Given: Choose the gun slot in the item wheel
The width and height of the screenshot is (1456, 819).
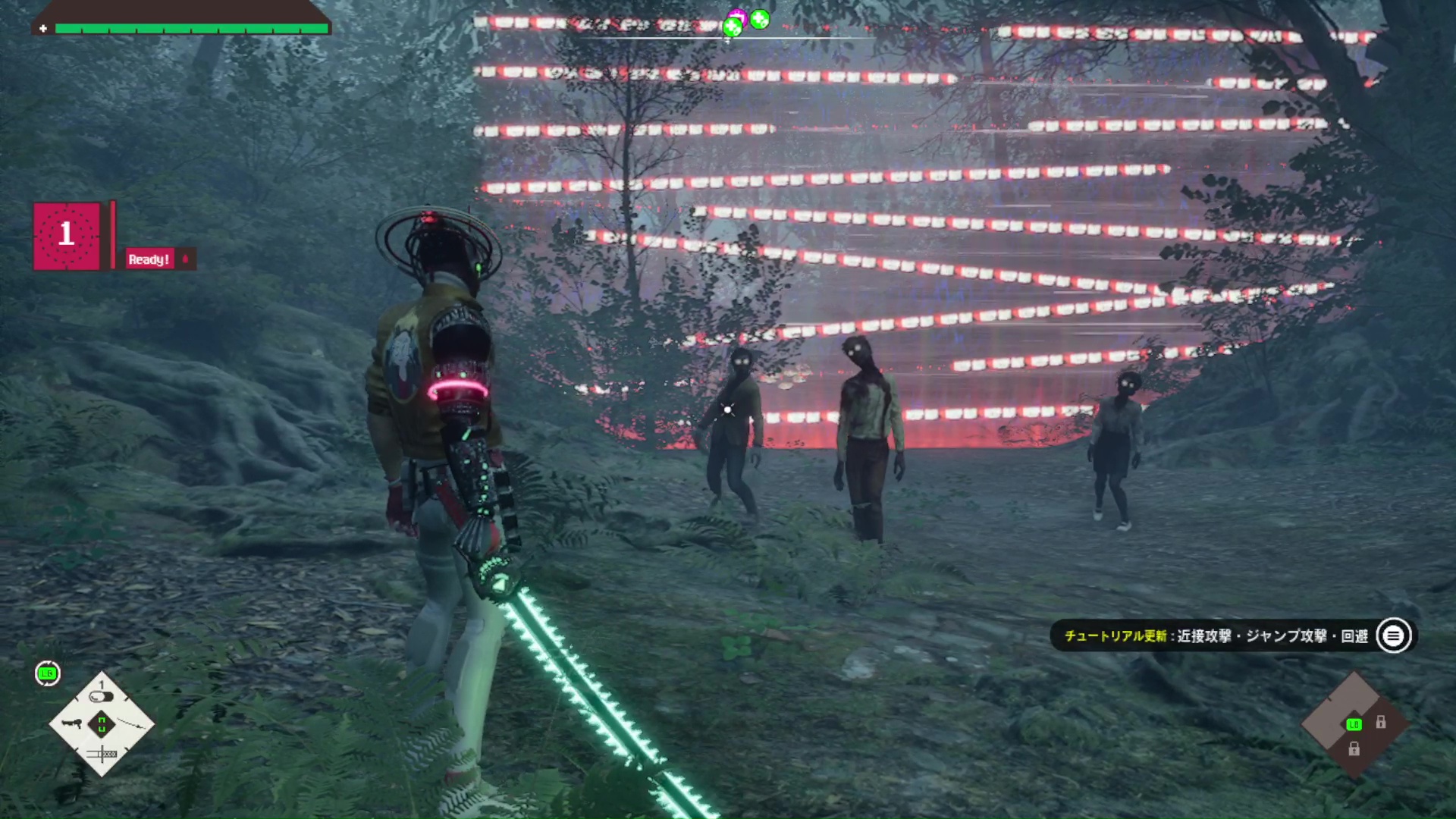Looking at the screenshot, I should 71,723.
